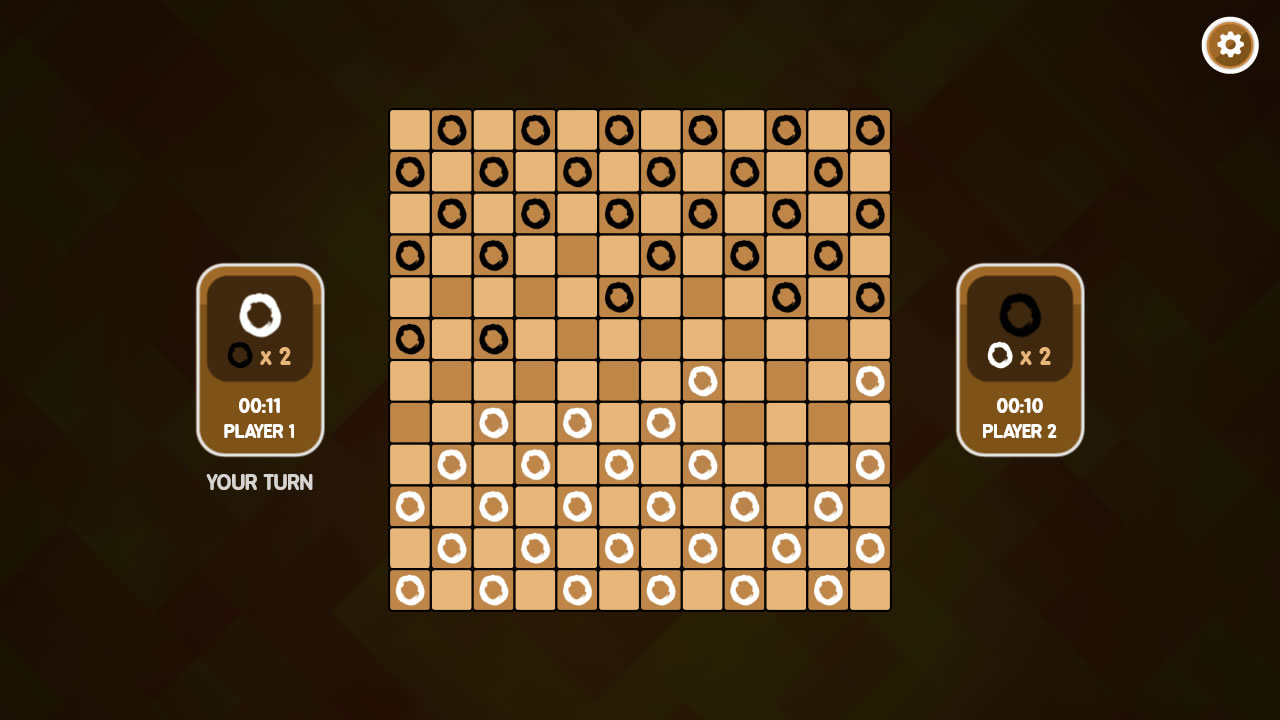Click the x2 capture counter on Player 2
The width and height of the screenshot is (1280, 720).
(x=1021, y=357)
